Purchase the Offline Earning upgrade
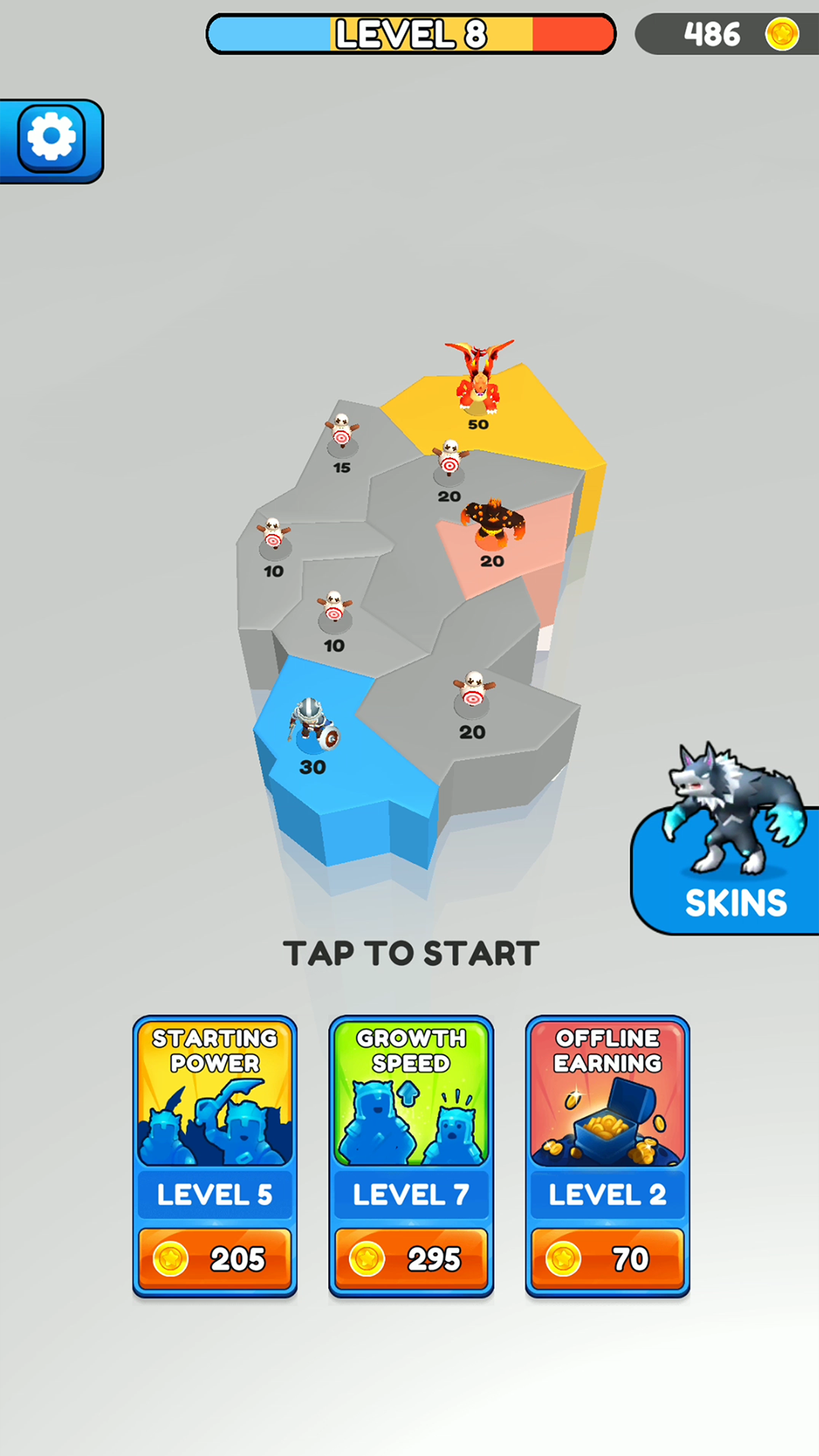This screenshot has height=1456, width=819. pos(607,1258)
